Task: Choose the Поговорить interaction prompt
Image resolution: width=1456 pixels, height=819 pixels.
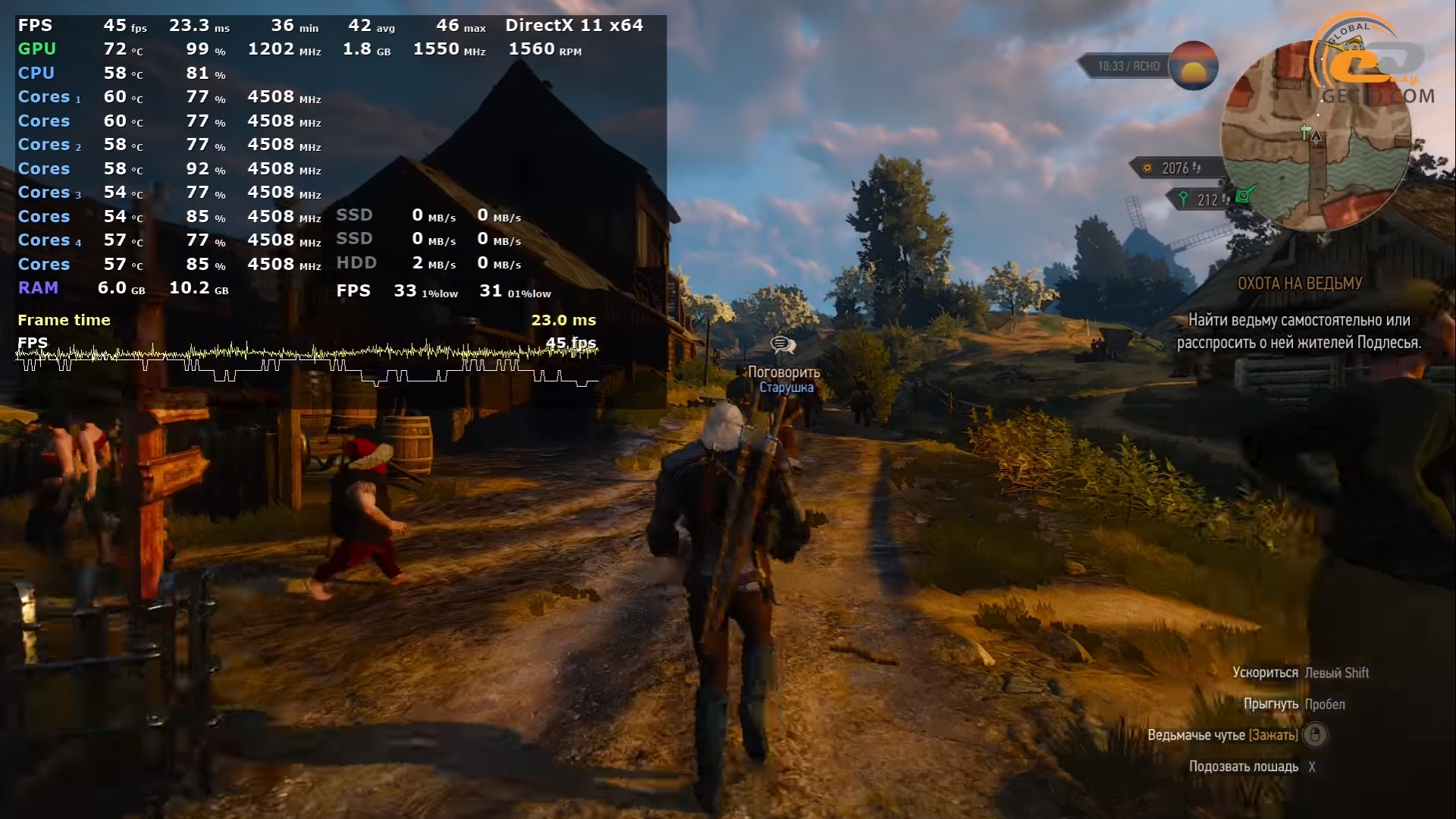Action: [x=784, y=372]
